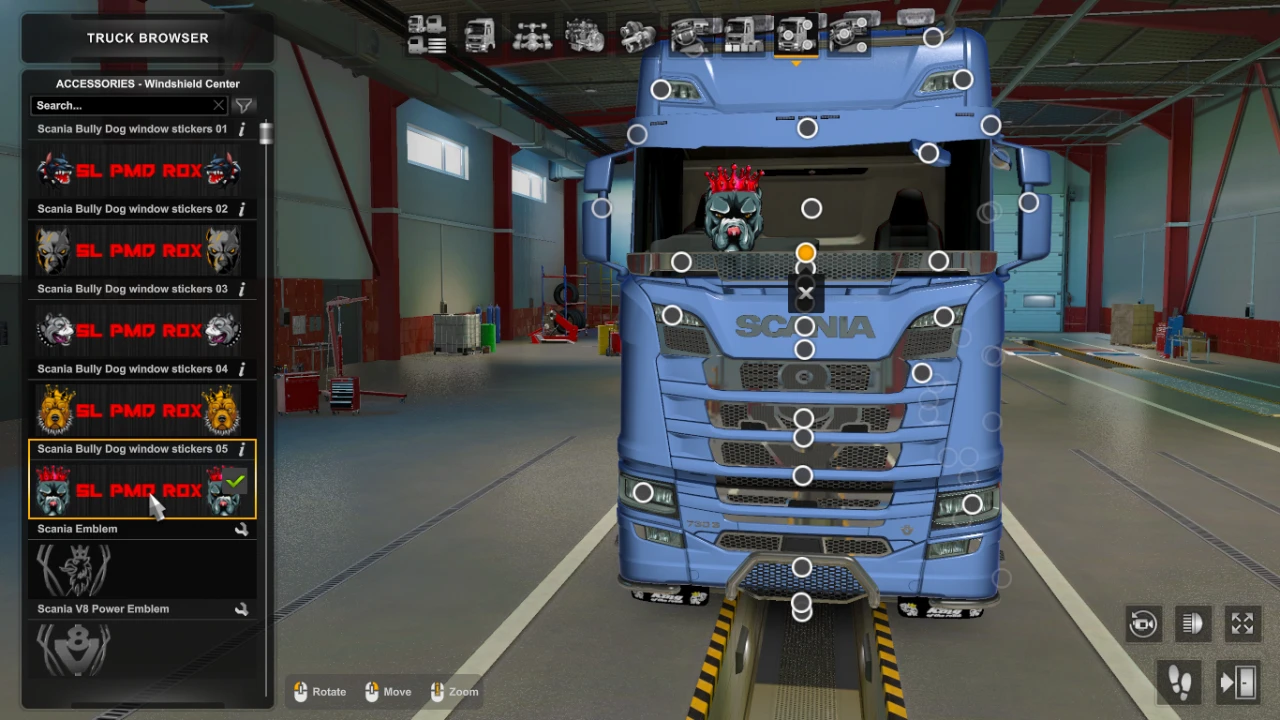
Task: Toggle the paint filter beside the search box
Action: click(243, 105)
